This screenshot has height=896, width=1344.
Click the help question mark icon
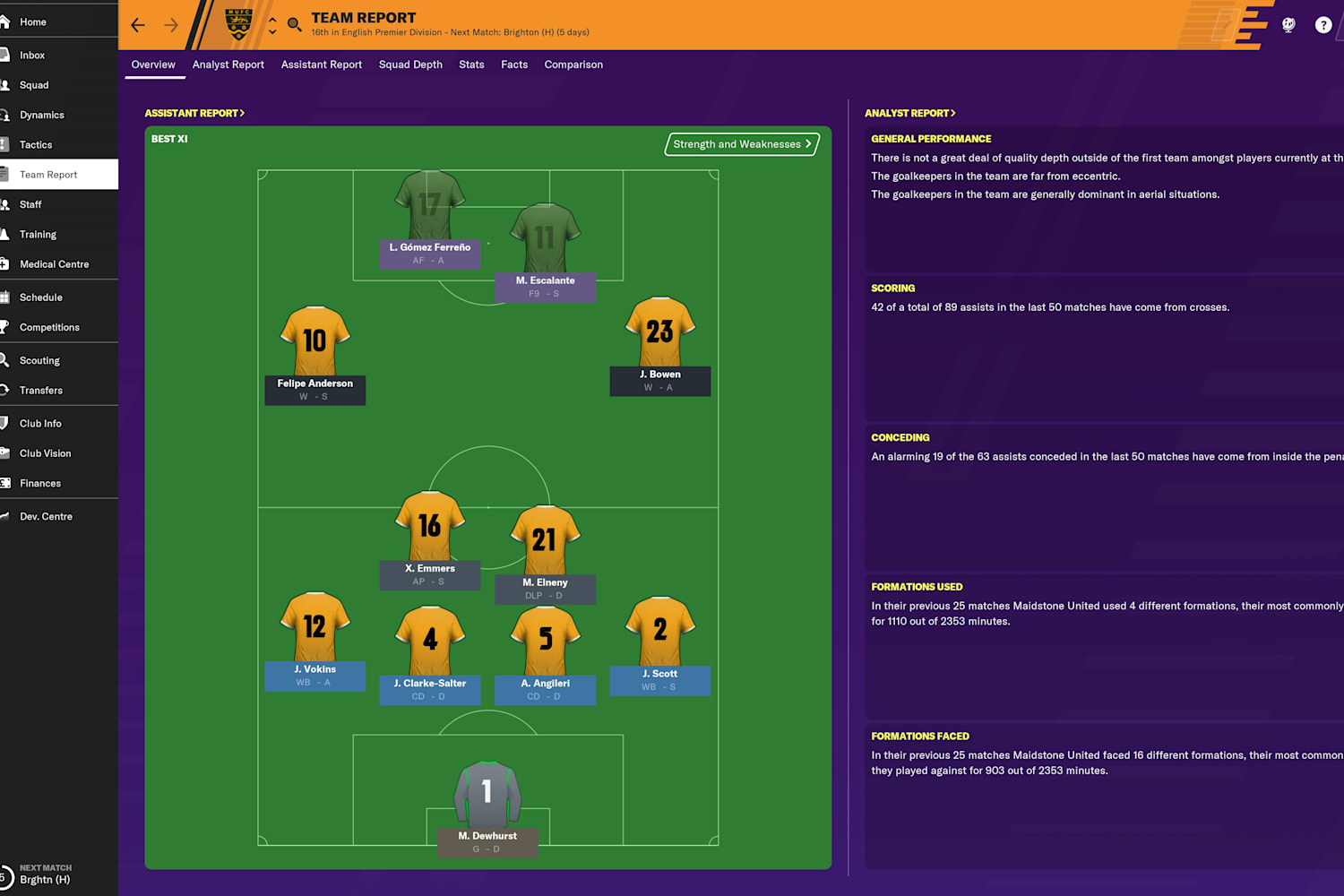tap(1323, 25)
